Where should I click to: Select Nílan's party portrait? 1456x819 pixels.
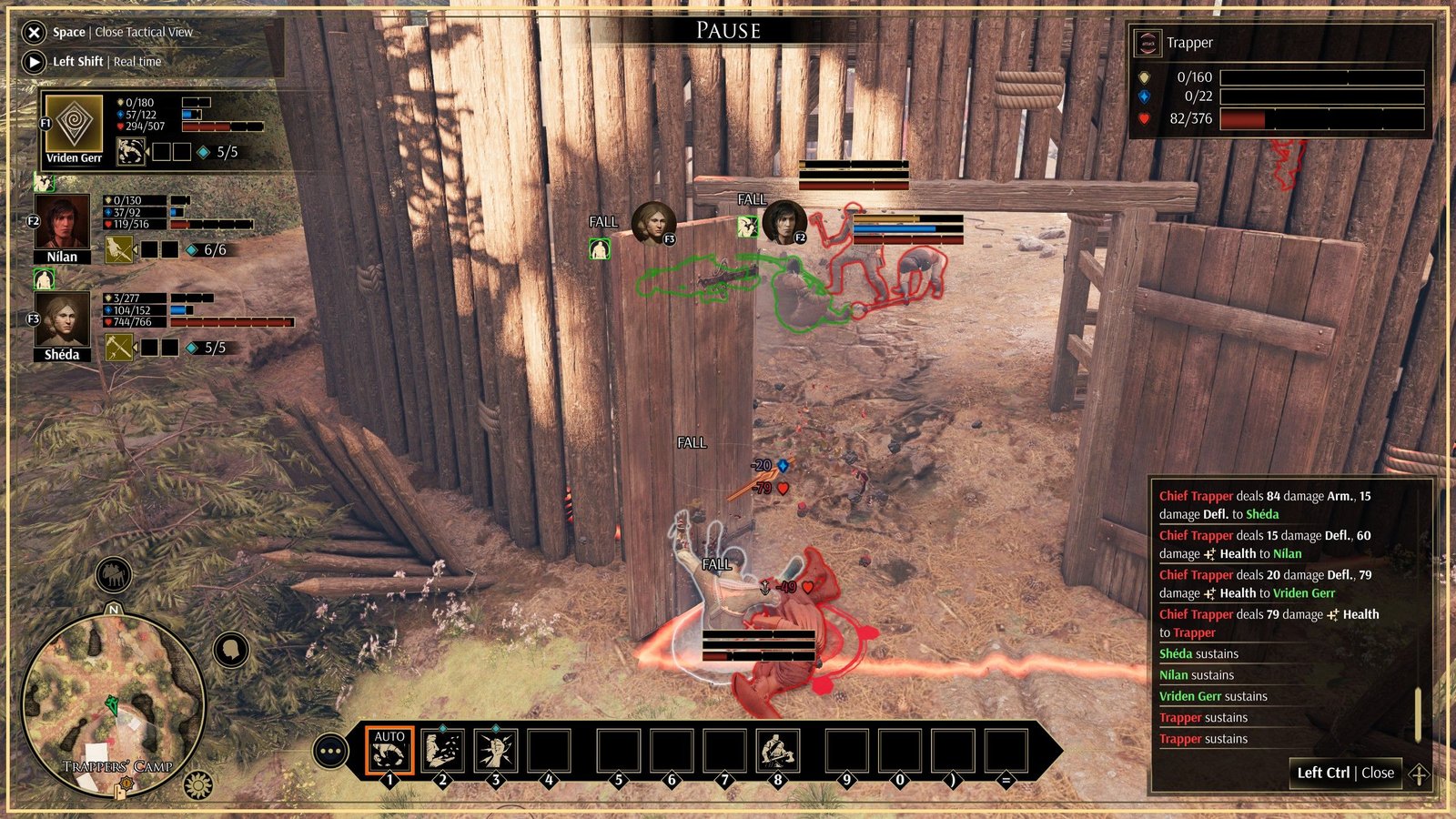[62, 222]
